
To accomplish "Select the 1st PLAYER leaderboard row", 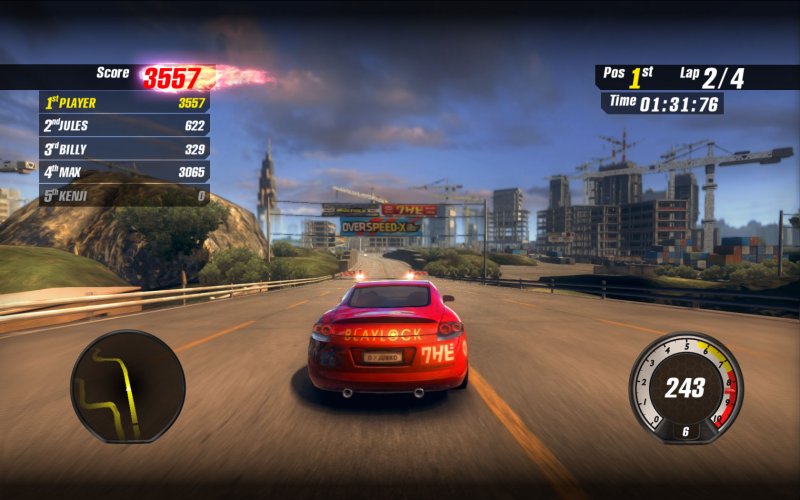I will [x=124, y=102].
